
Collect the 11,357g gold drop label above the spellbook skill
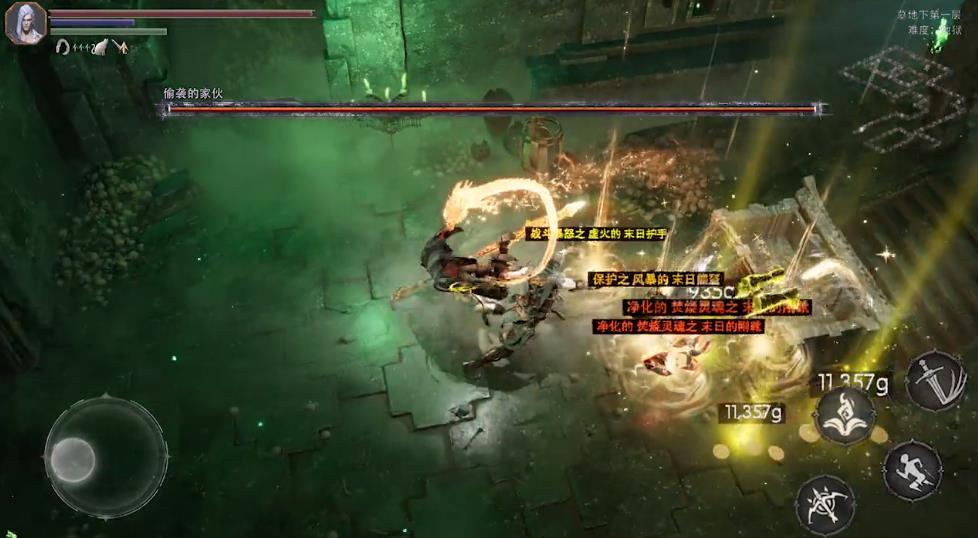point(853,381)
